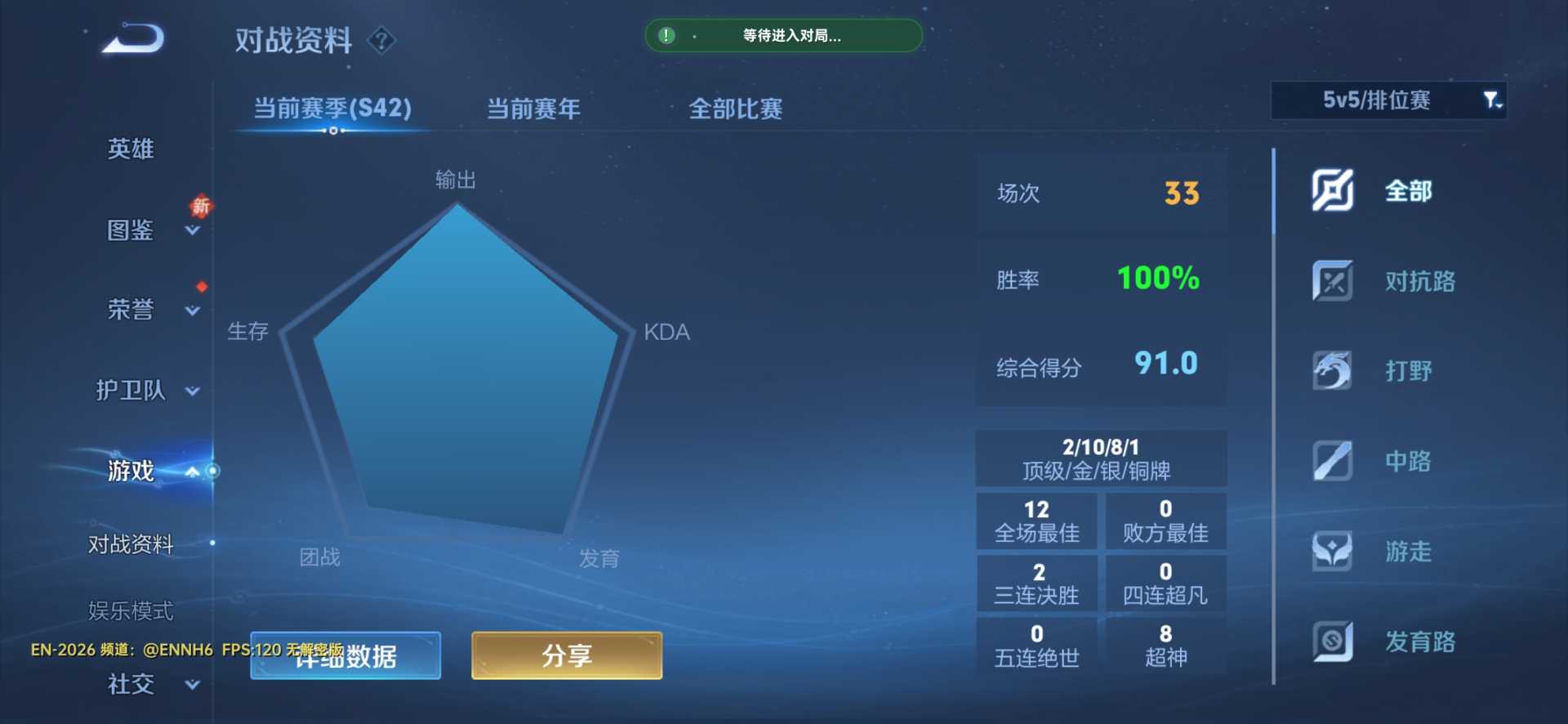Screen dimensions: 1568x724
Task: Click the back arrow at top left
Action: 131,38
